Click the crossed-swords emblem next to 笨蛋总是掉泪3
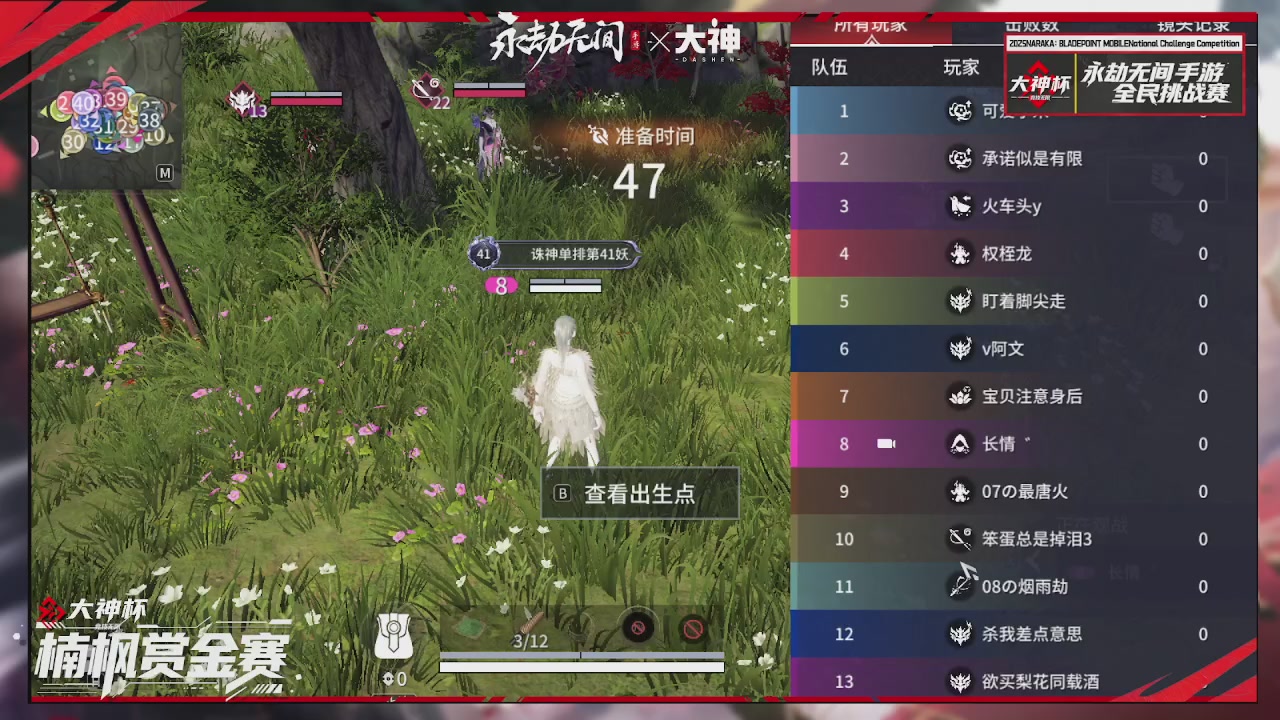This screenshot has height=720, width=1280. point(961,539)
